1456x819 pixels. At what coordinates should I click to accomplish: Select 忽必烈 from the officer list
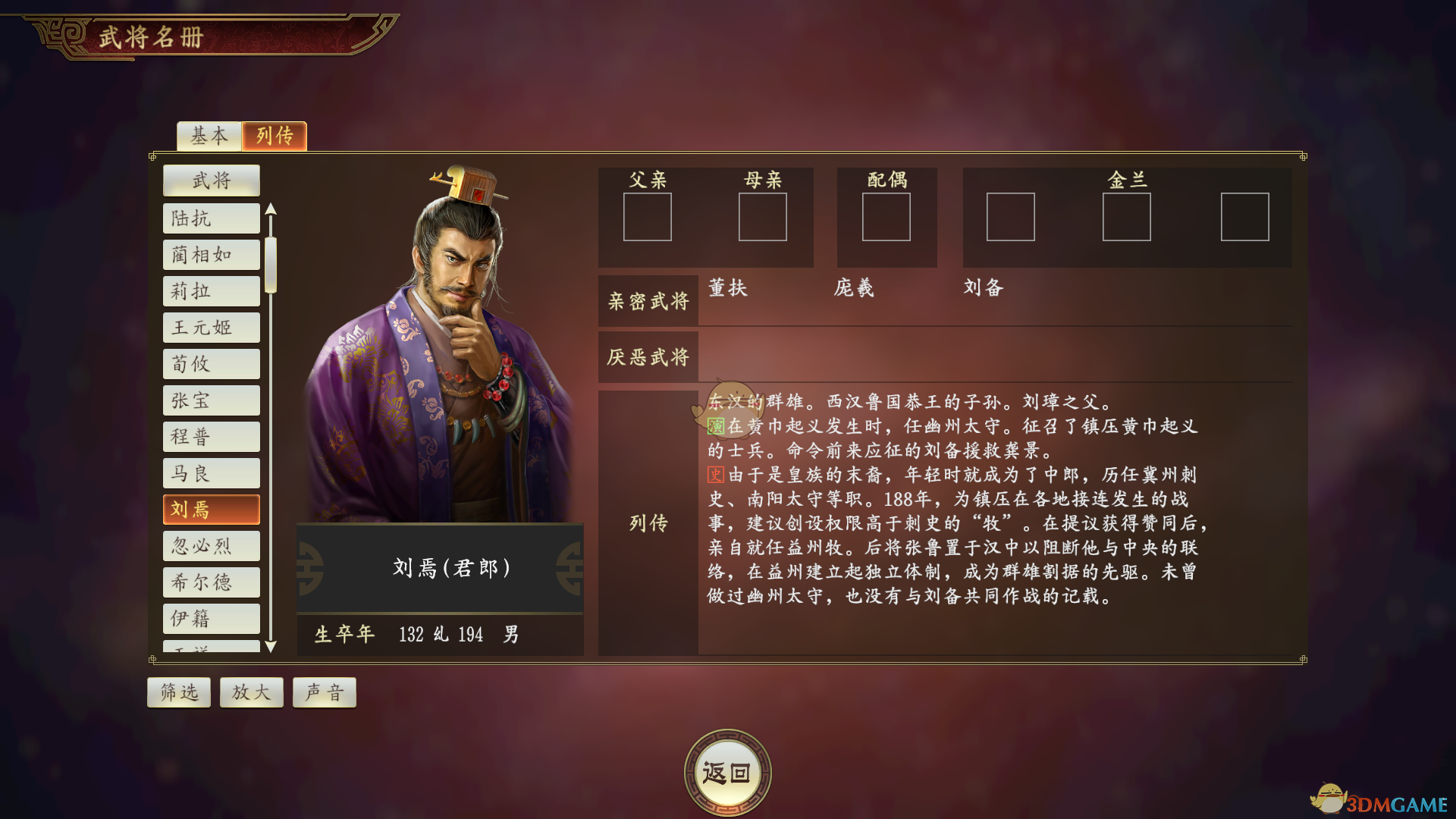coord(211,545)
